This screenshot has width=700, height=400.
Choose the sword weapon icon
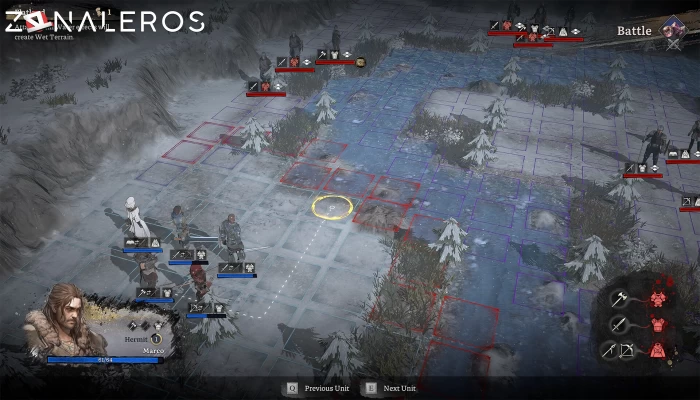coord(619,323)
